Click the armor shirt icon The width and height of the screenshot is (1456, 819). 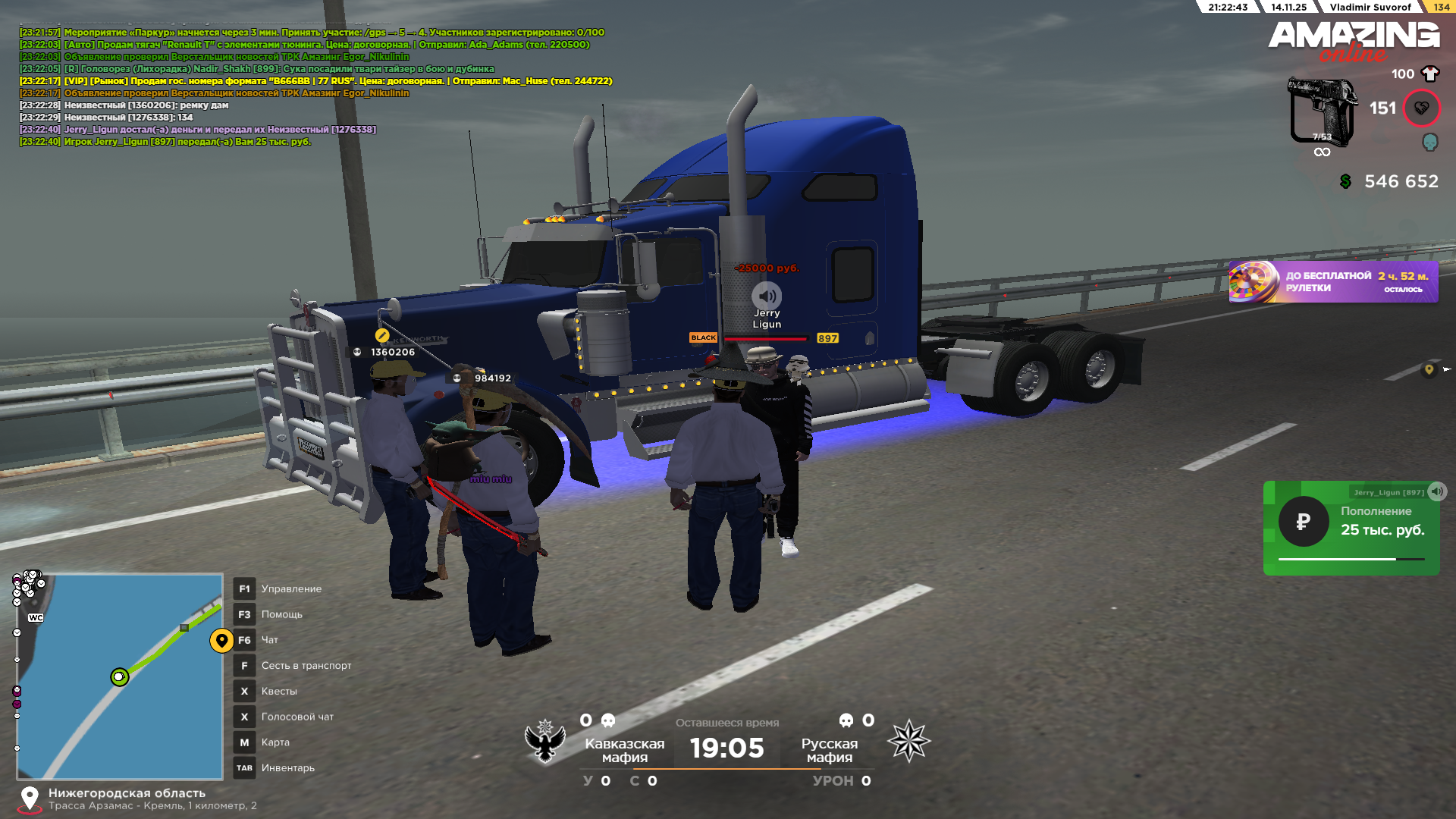[1430, 74]
